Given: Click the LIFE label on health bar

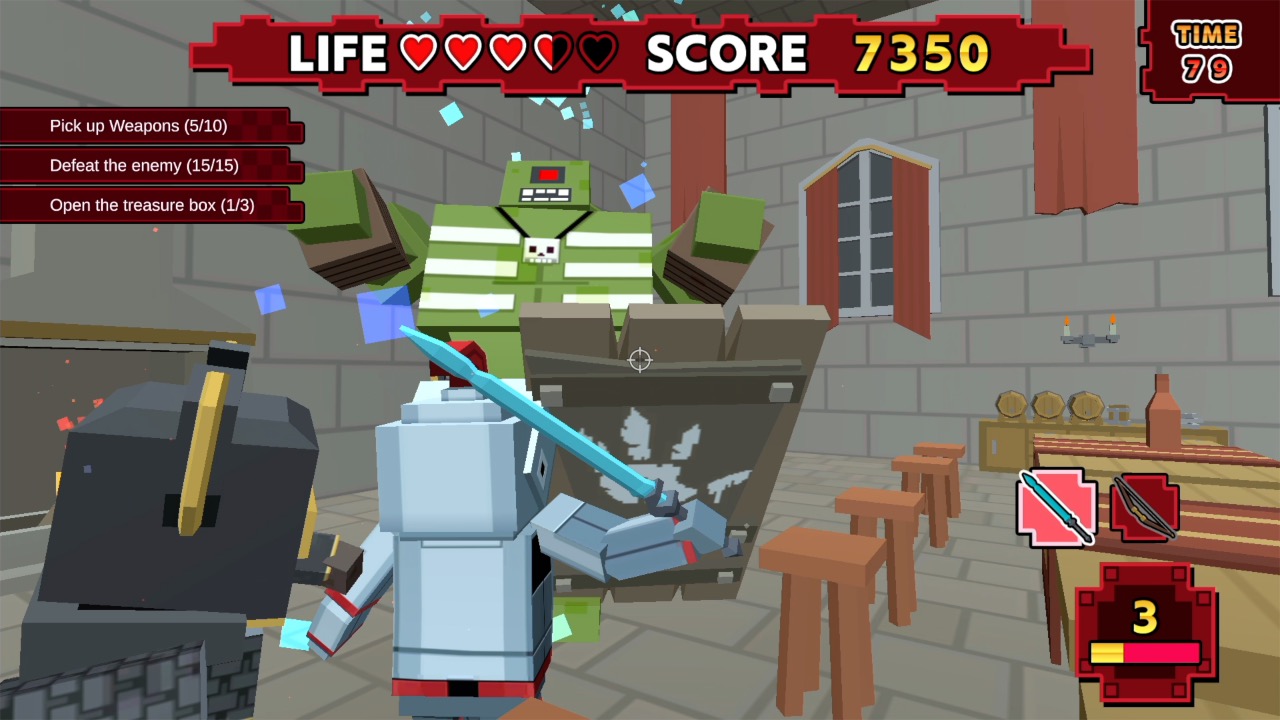Looking at the screenshot, I should point(340,52).
